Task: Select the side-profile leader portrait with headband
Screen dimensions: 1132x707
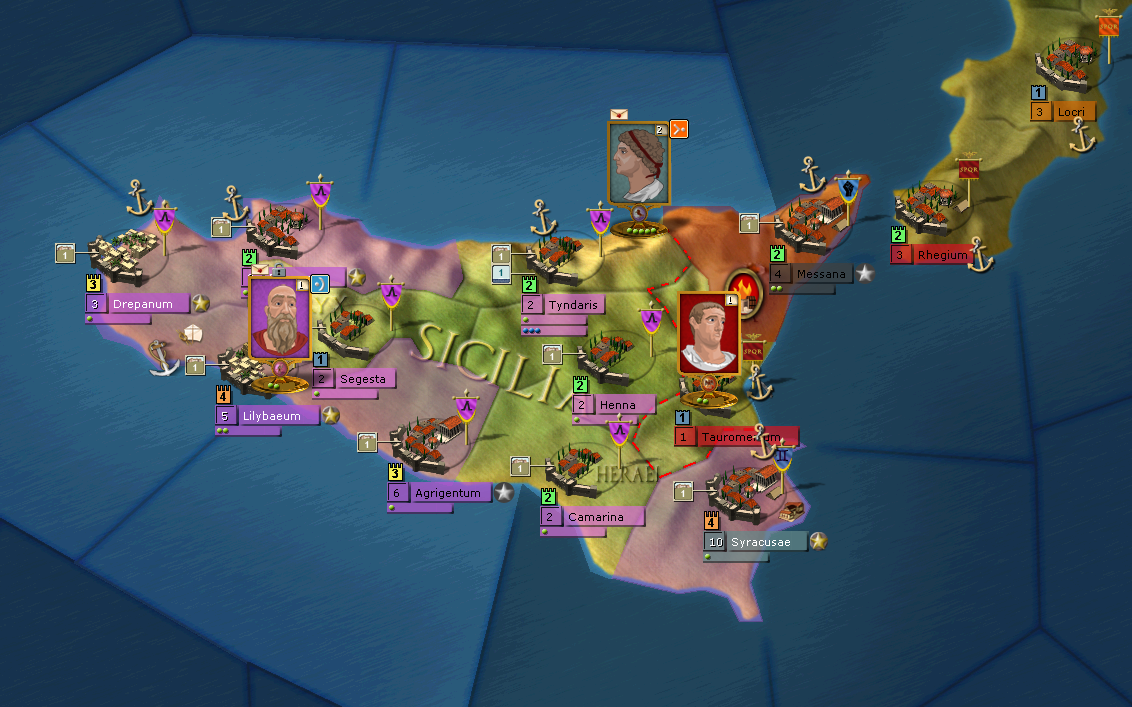Action: tap(638, 163)
